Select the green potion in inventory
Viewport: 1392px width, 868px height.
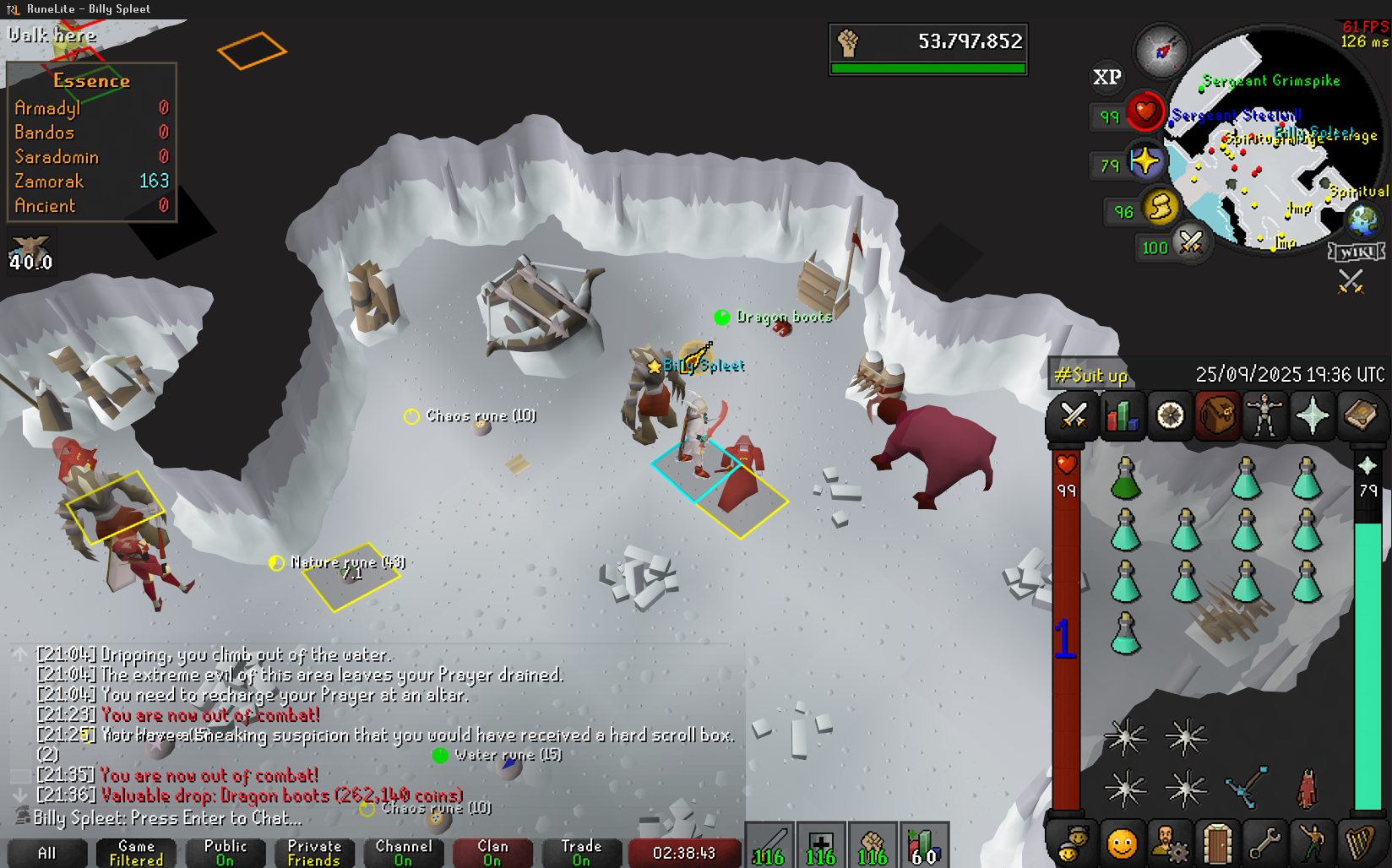click(x=1125, y=479)
